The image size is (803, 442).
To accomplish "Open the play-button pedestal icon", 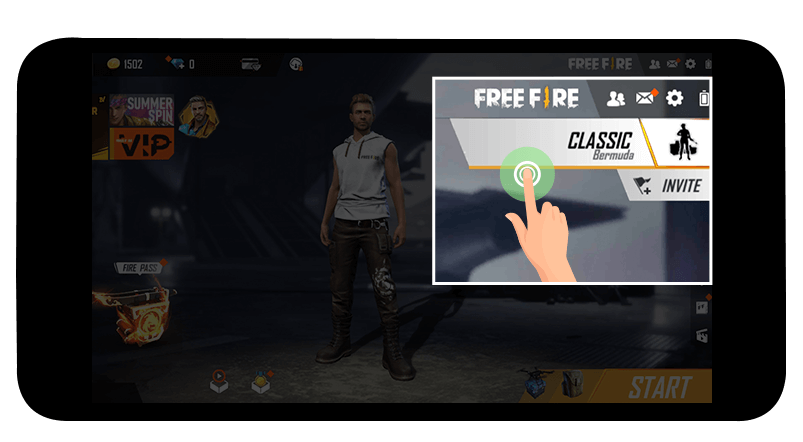I will coord(219,381).
